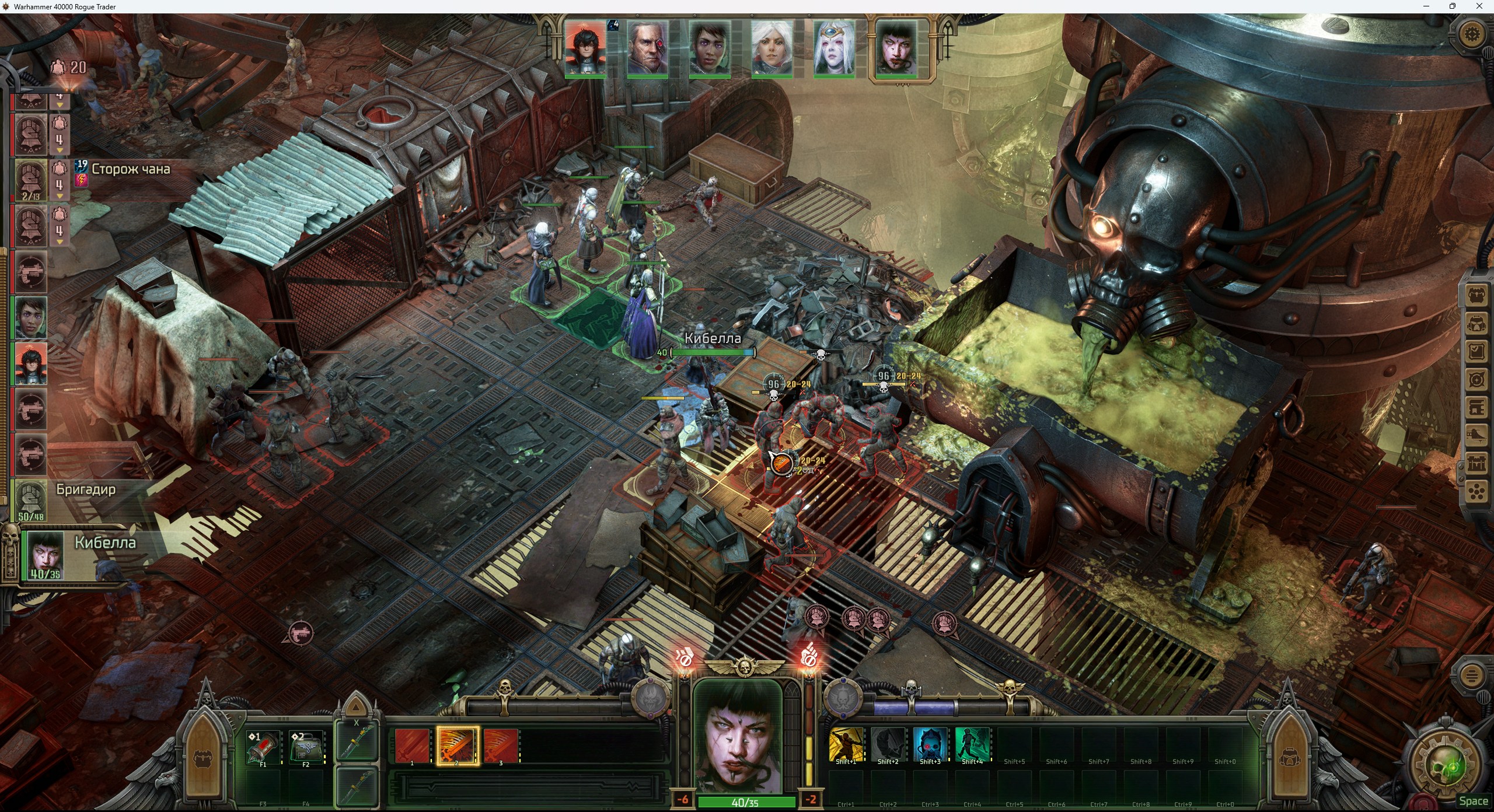Select Бригадир in the turn order list
This screenshot has height=812, width=1494.
(30, 500)
